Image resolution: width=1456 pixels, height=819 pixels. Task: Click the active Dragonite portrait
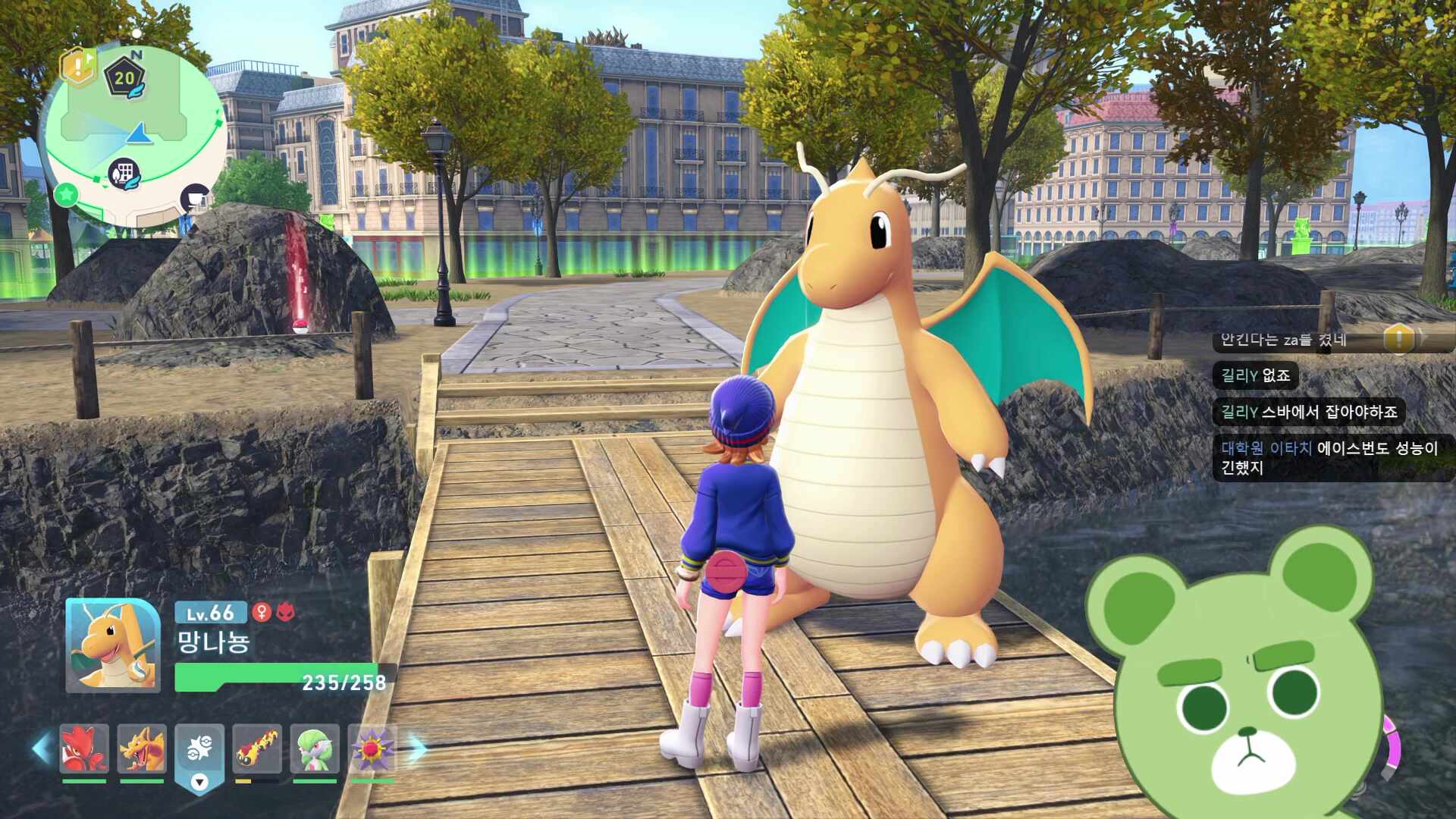point(113,645)
